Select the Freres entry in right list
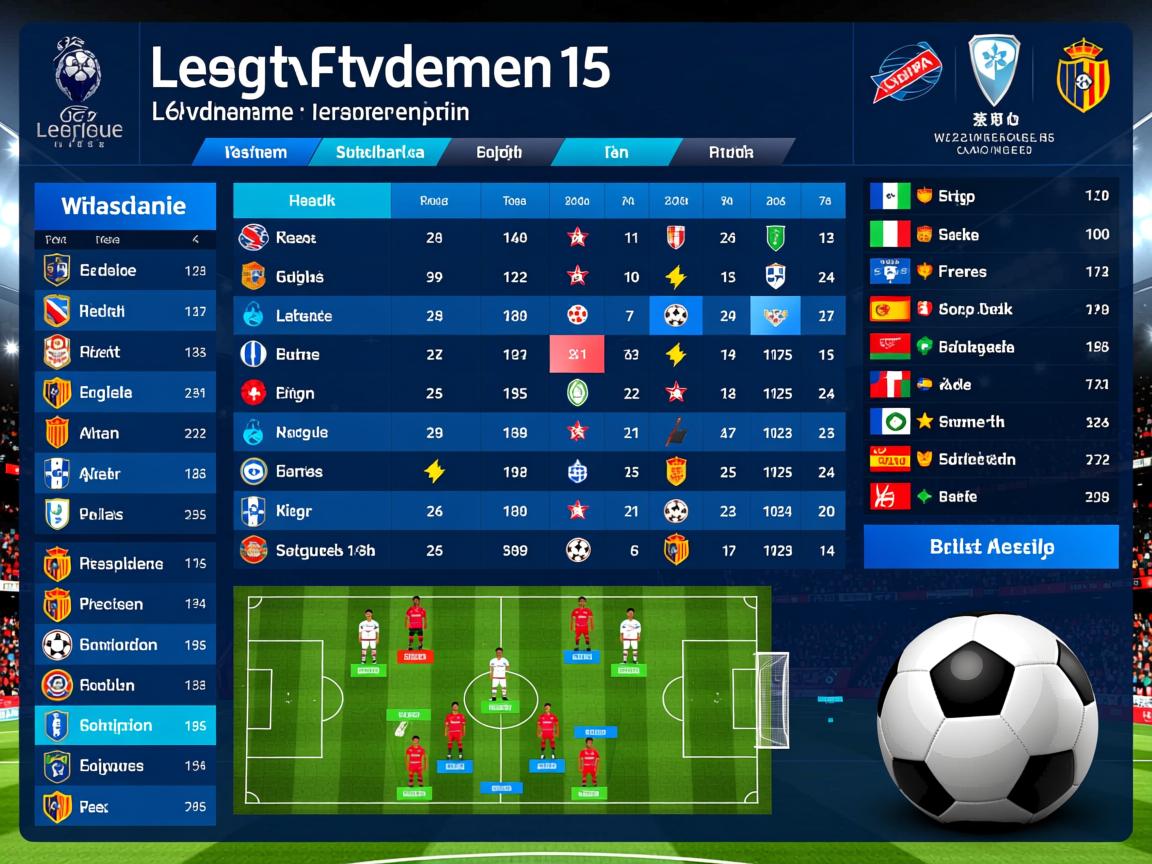This screenshot has height=864, width=1152. pyautogui.click(x=990, y=271)
